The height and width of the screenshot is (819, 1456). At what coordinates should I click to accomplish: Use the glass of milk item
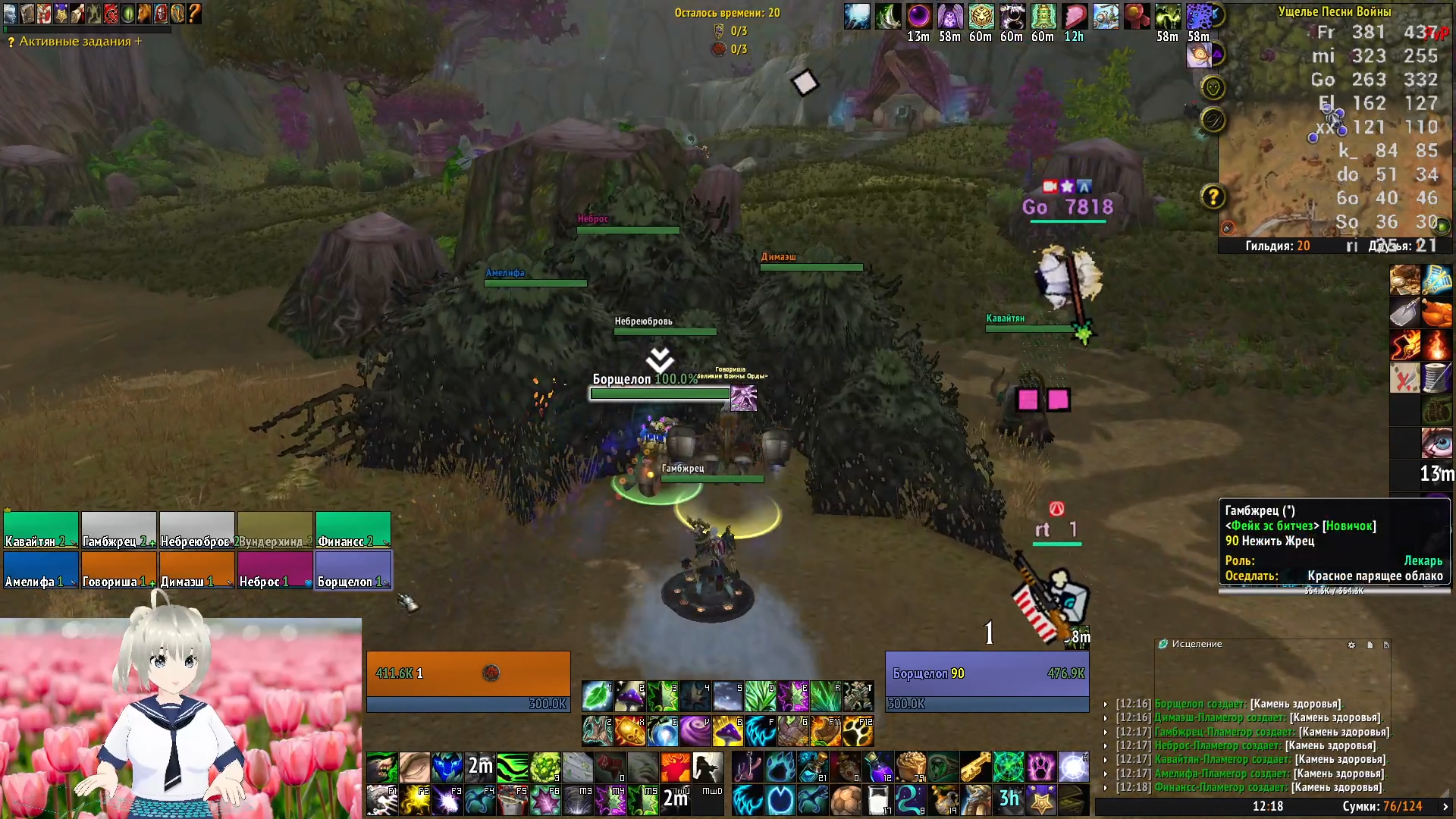click(878, 800)
